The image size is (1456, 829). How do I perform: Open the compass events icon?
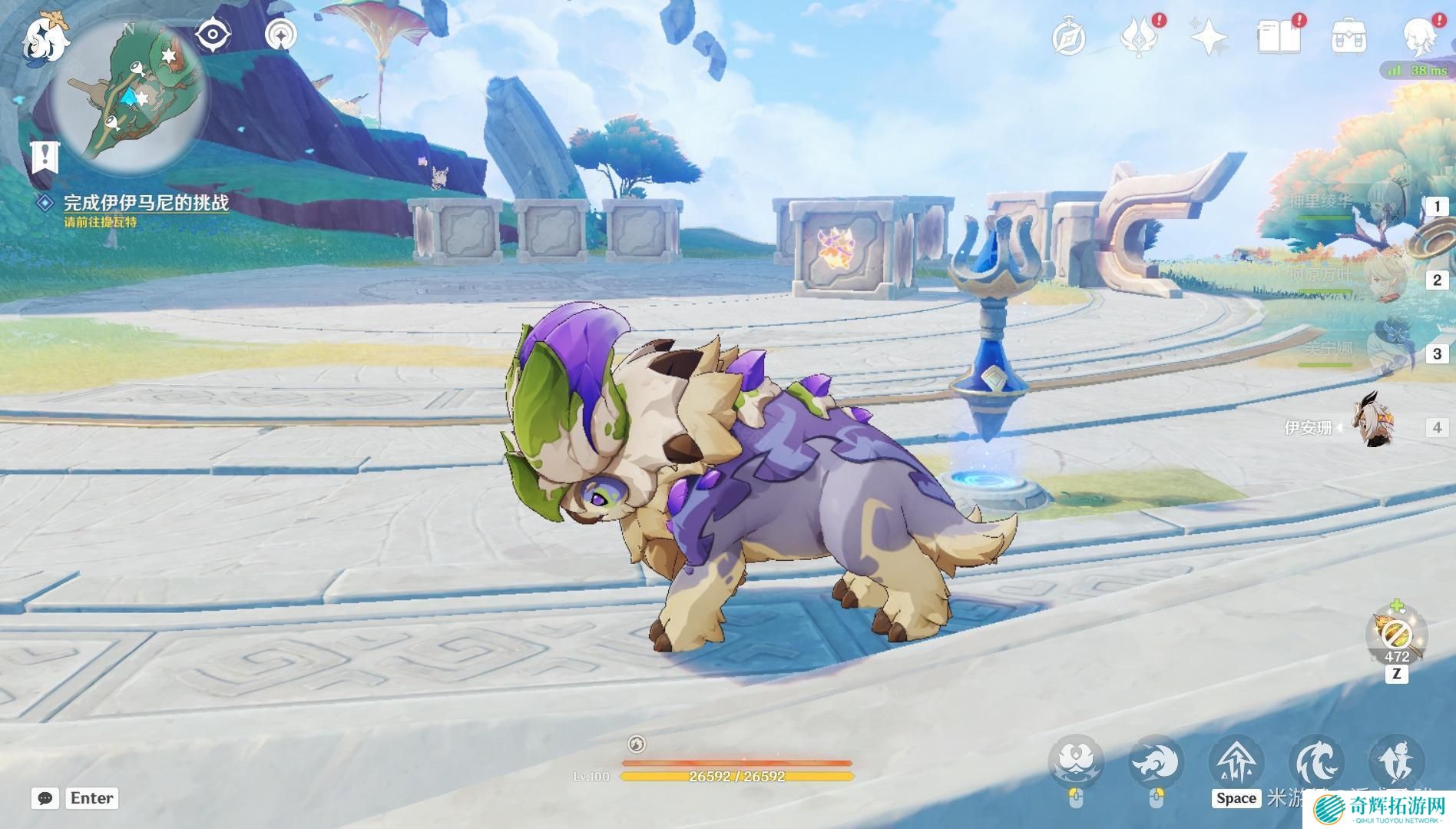1069,37
